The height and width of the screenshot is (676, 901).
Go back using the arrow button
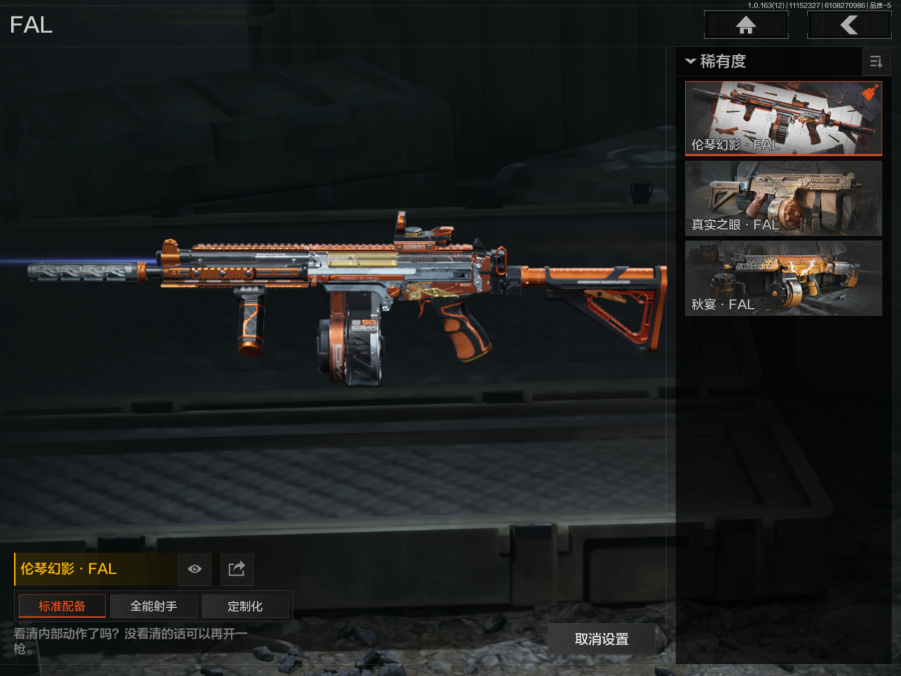click(x=849, y=25)
